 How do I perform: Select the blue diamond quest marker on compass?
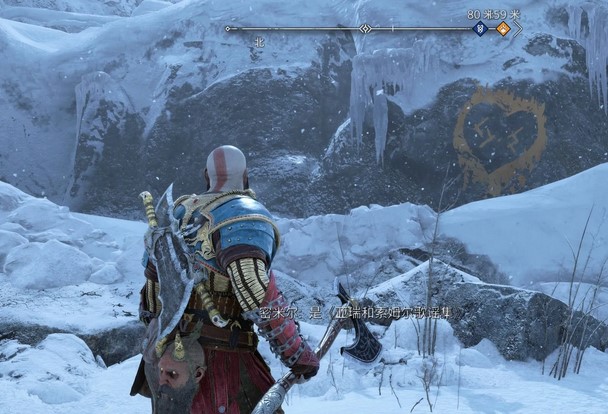point(481,29)
